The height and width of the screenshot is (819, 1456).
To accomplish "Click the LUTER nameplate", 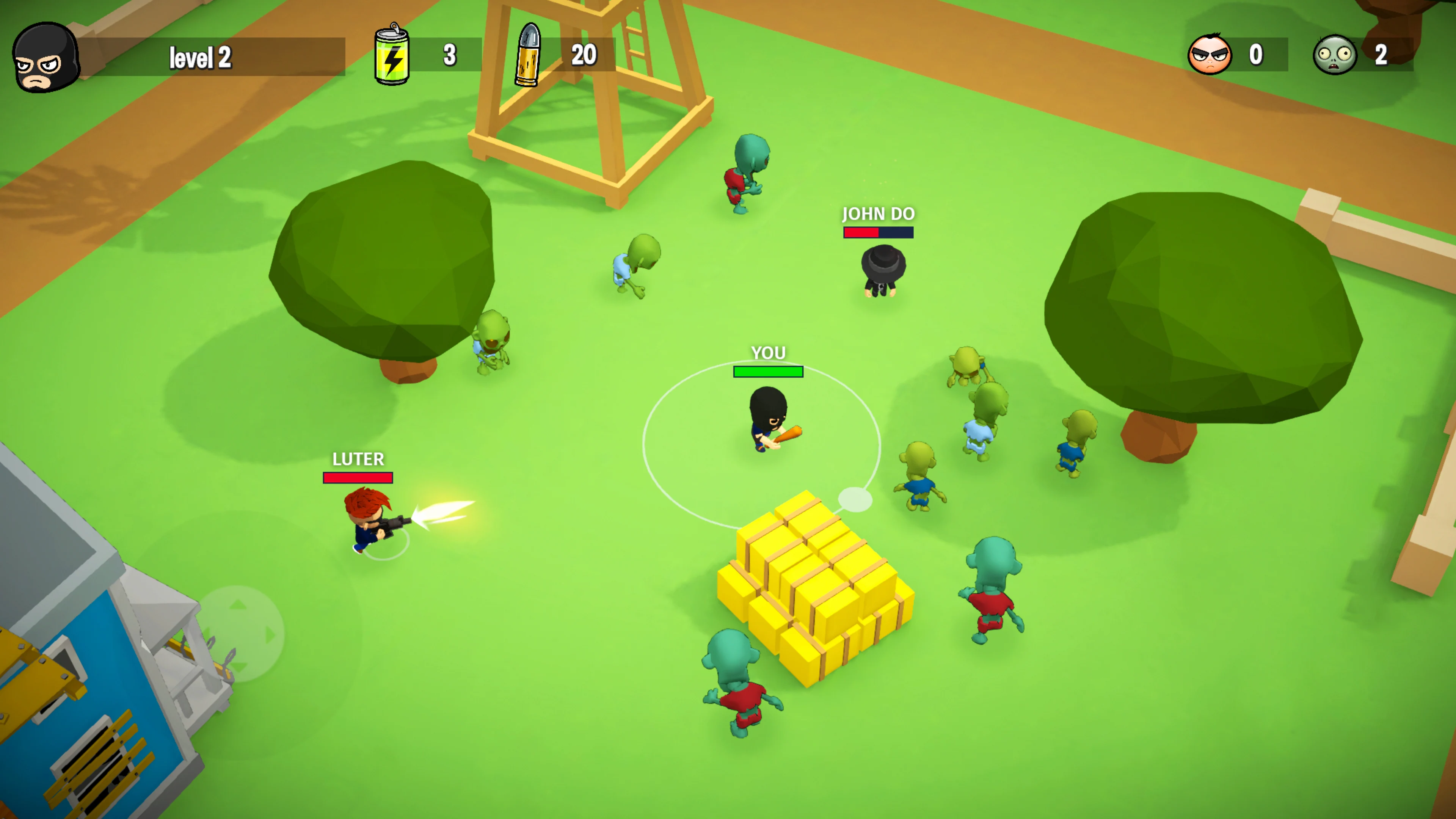I will click(358, 460).
